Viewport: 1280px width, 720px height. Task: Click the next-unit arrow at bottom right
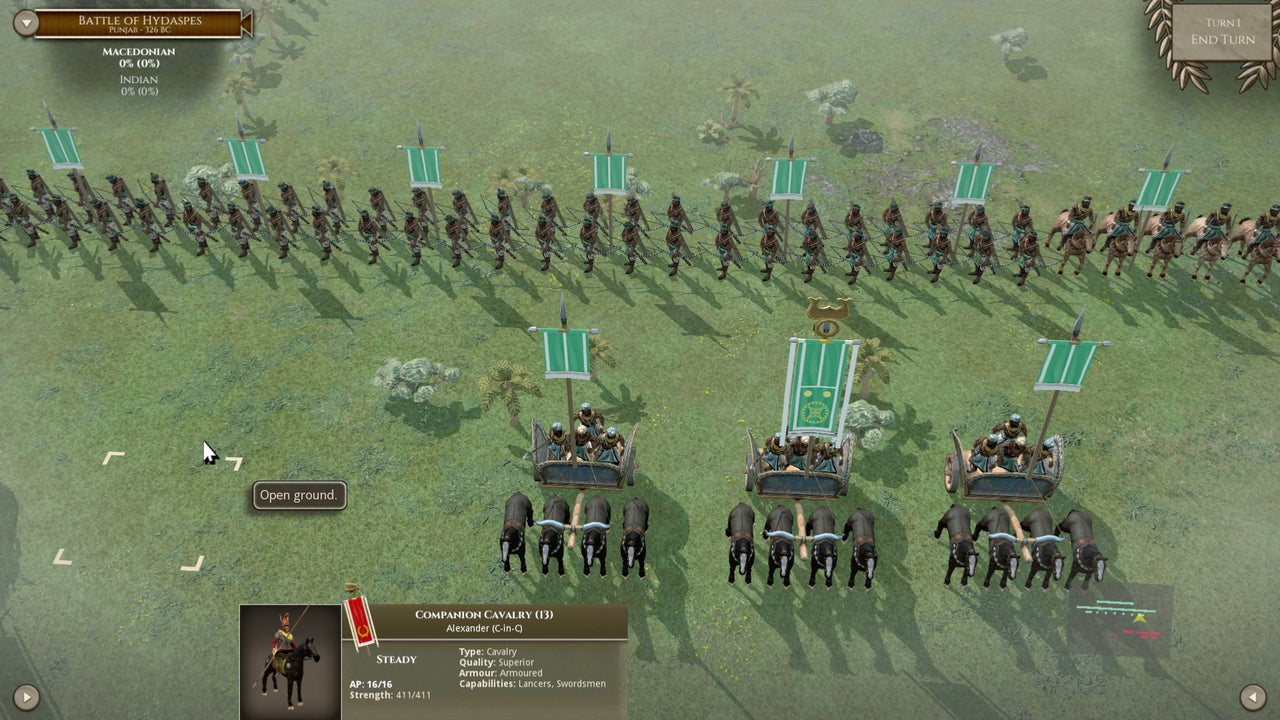(1253, 698)
